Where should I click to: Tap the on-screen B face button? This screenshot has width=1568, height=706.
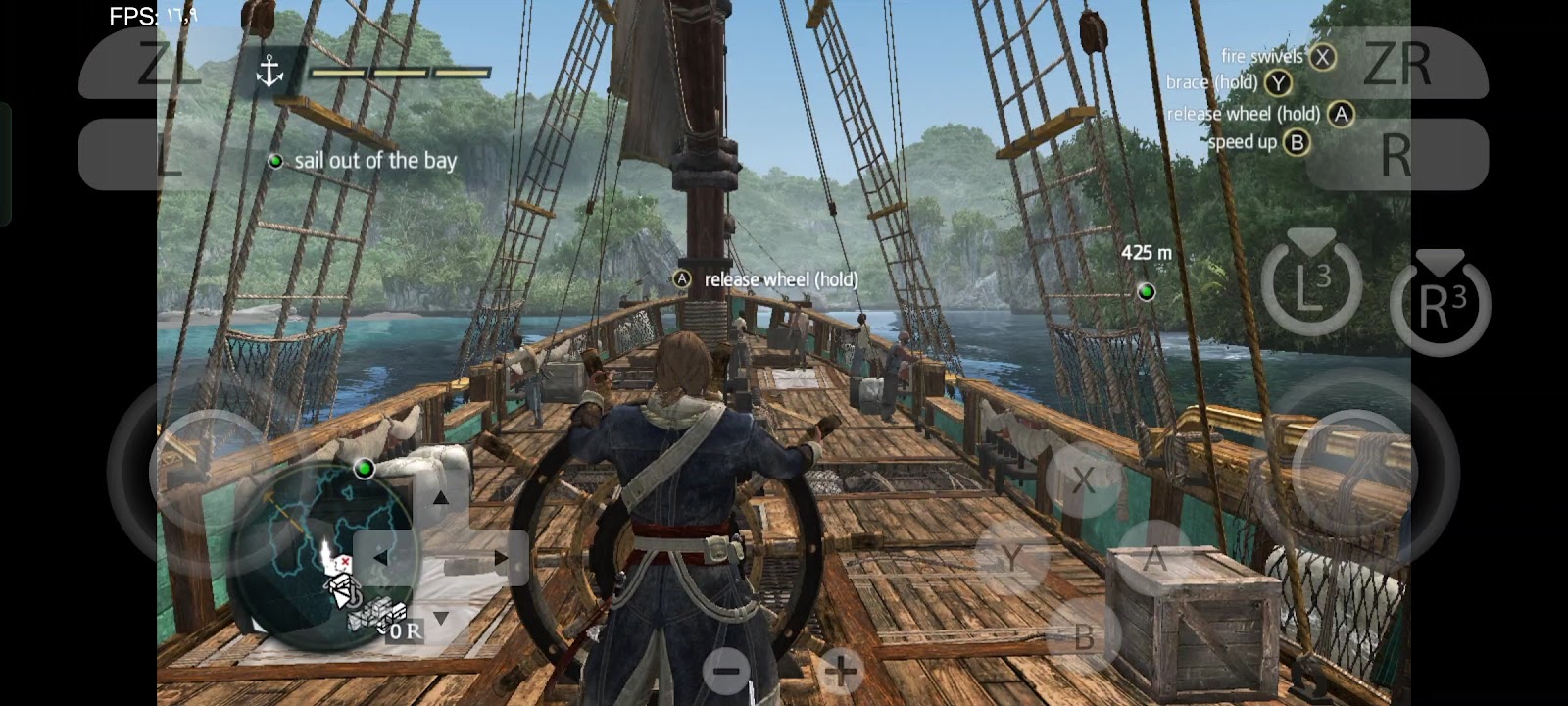point(1083,637)
